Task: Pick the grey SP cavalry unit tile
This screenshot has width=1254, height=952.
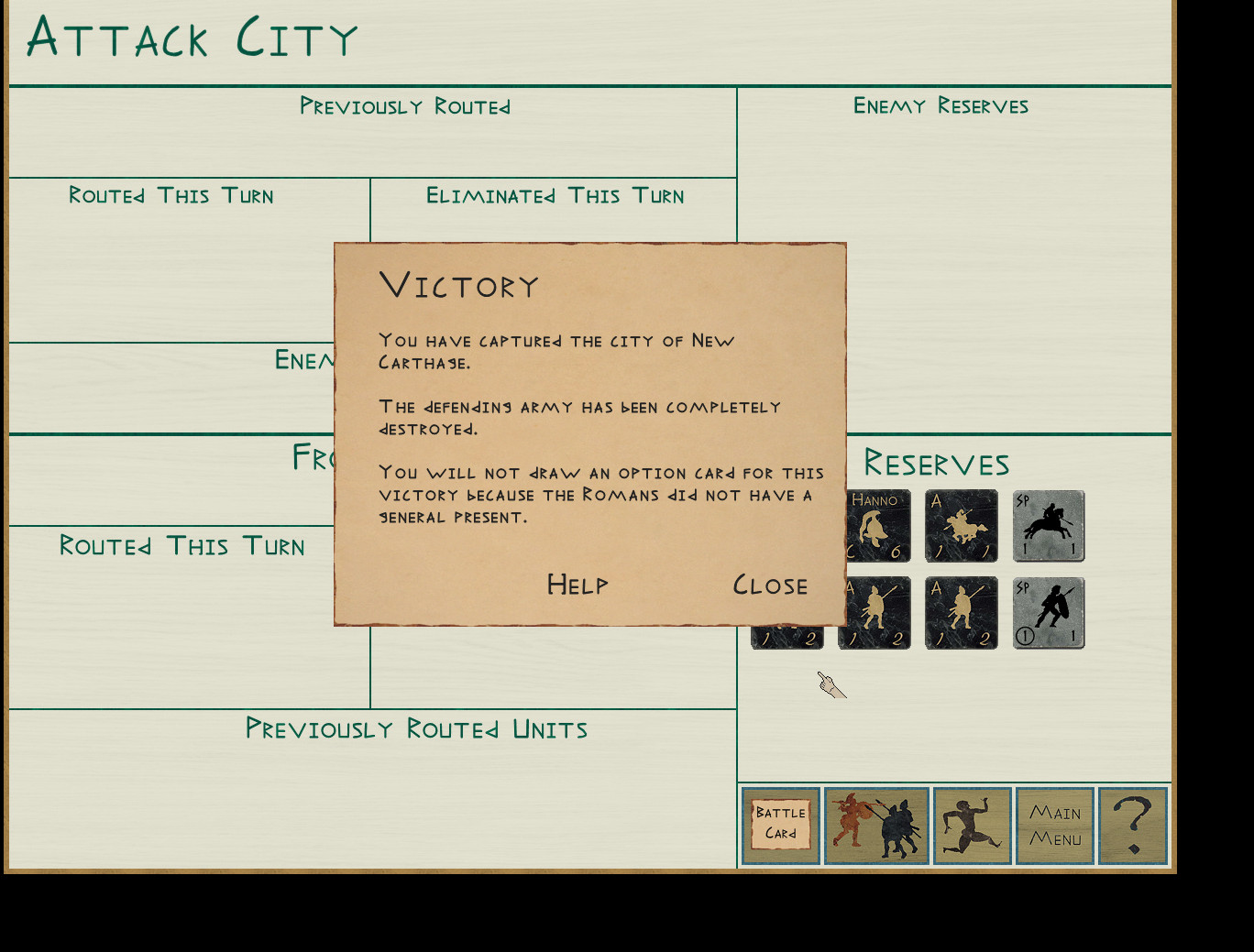Action: click(x=1049, y=526)
